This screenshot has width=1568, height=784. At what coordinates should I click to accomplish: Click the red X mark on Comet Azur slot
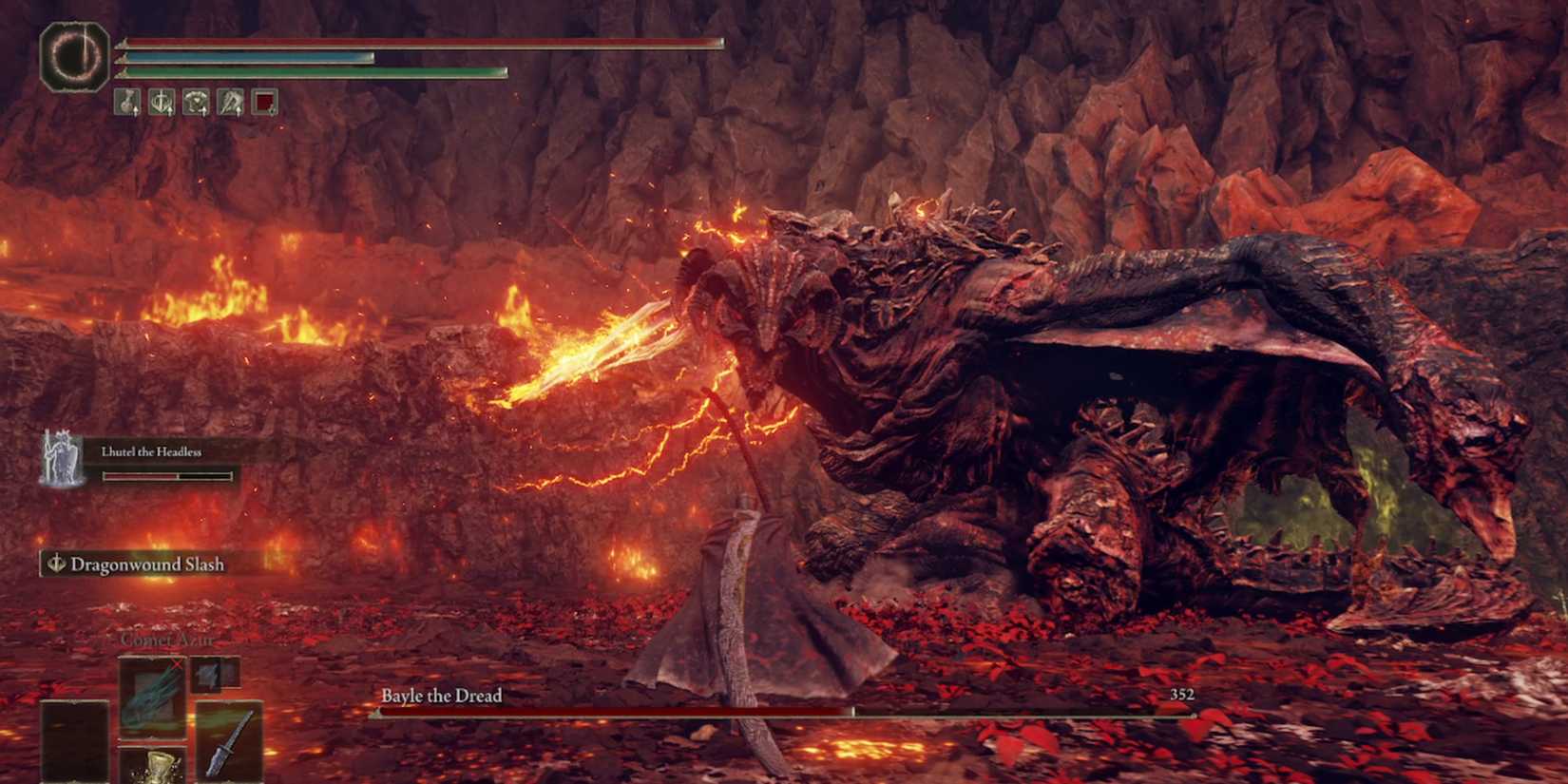tap(177, 663)
